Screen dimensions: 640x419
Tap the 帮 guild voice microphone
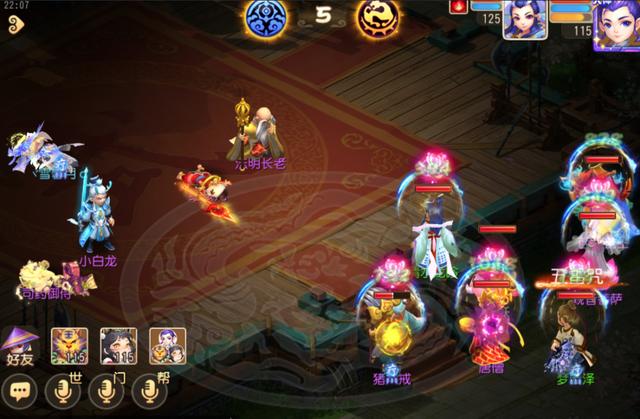(150, 390)
